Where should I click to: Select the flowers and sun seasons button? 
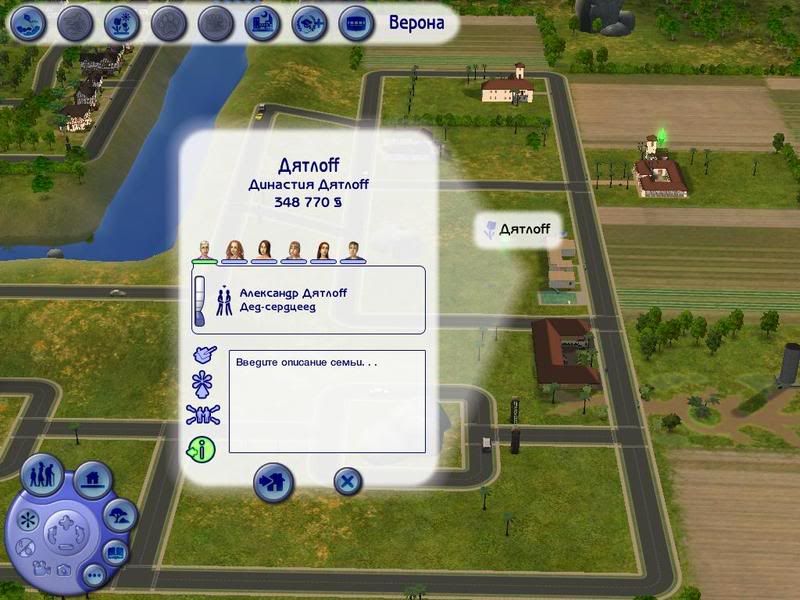[x=121, y=22]
